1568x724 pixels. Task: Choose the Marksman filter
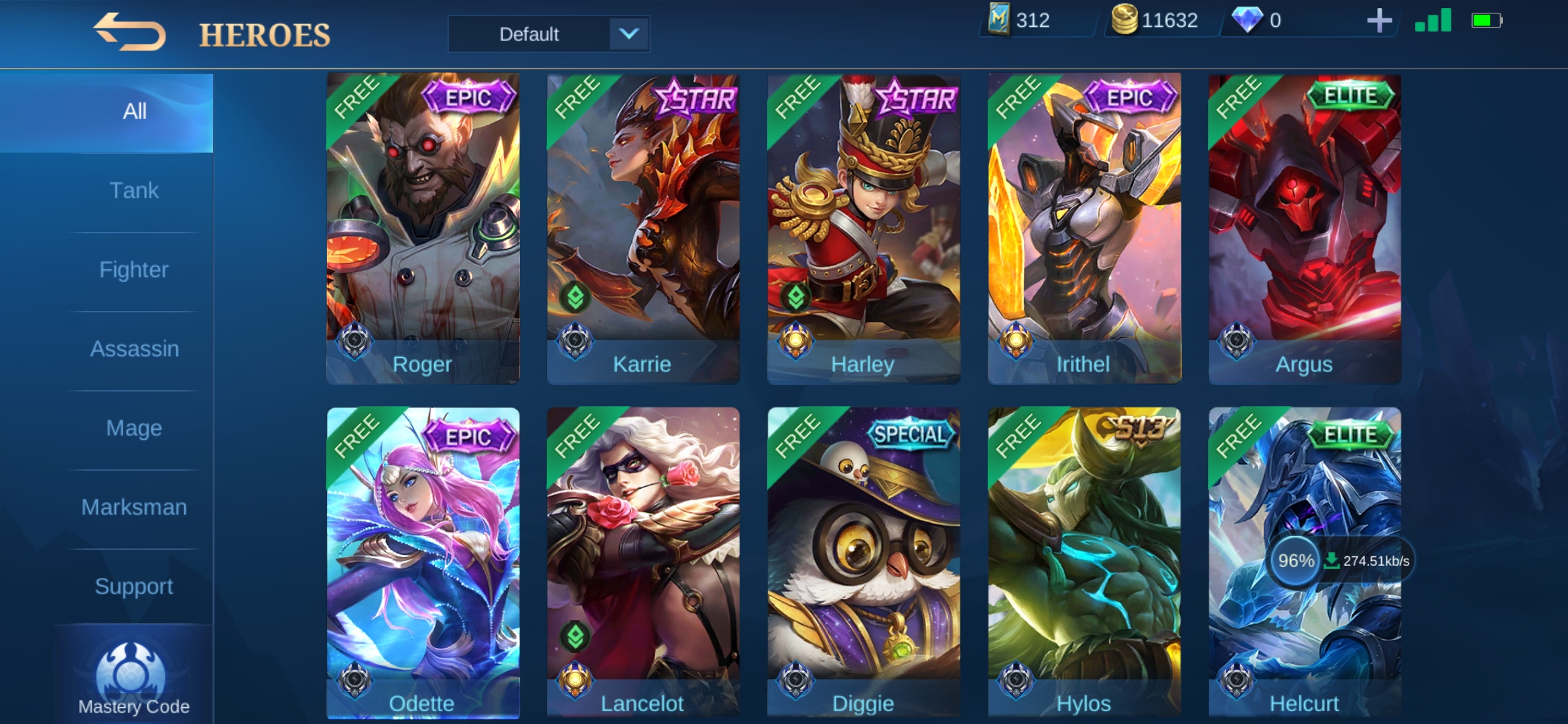[134, 507]
